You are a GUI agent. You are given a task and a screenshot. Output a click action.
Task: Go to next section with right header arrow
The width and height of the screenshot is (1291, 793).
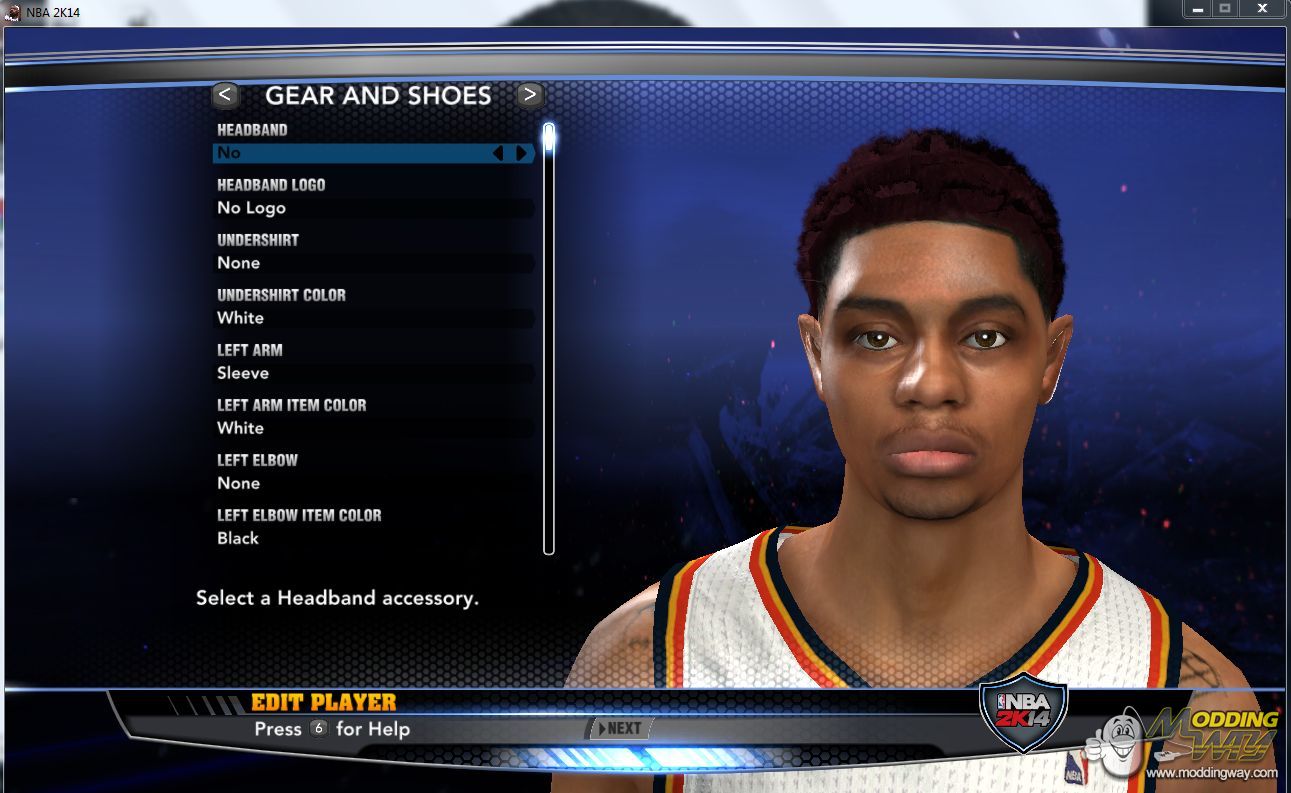(x=530, y=95)
